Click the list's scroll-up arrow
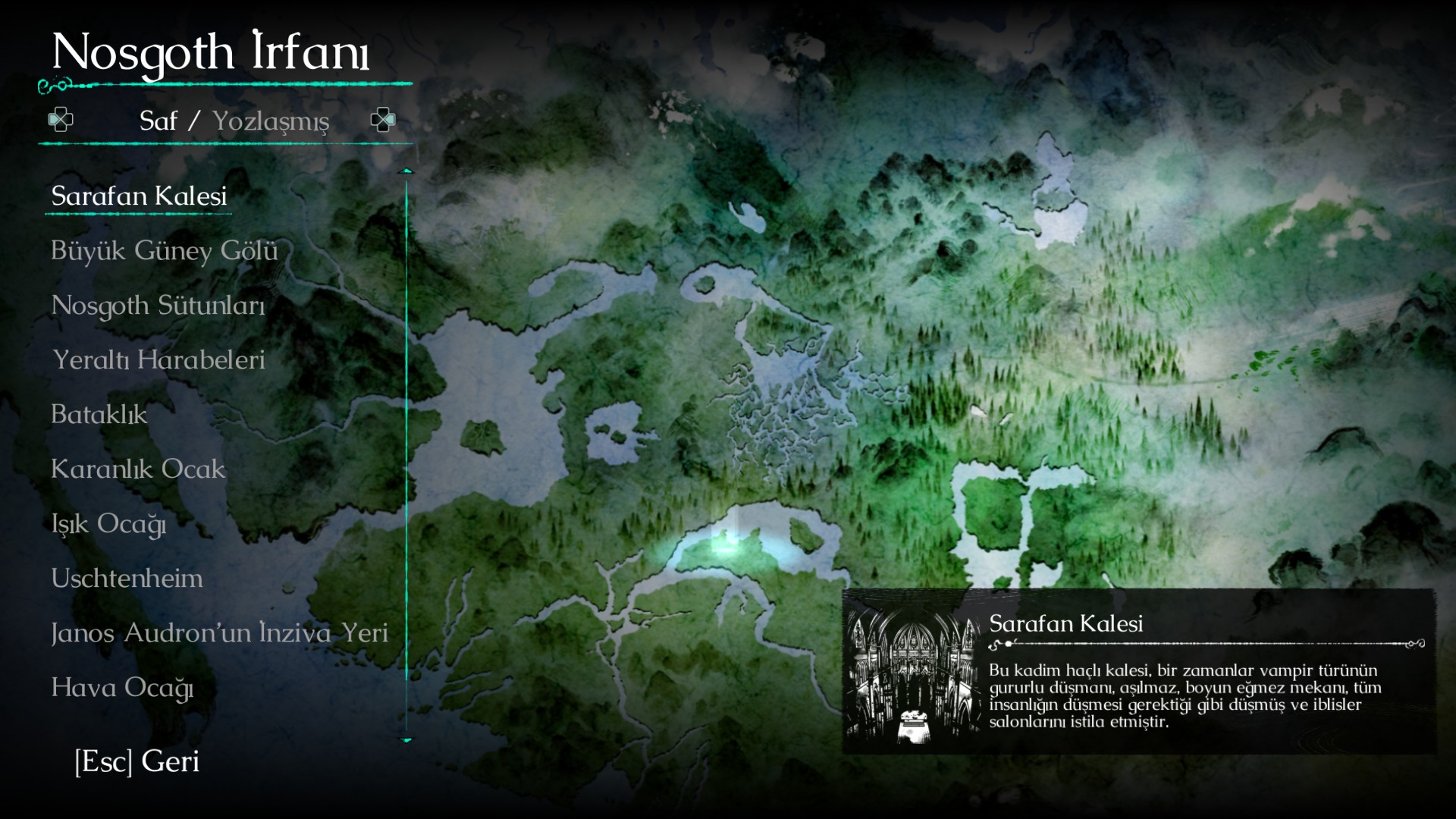The width and height of the screenshot is (1456, 819). click(x=406, y=171)
